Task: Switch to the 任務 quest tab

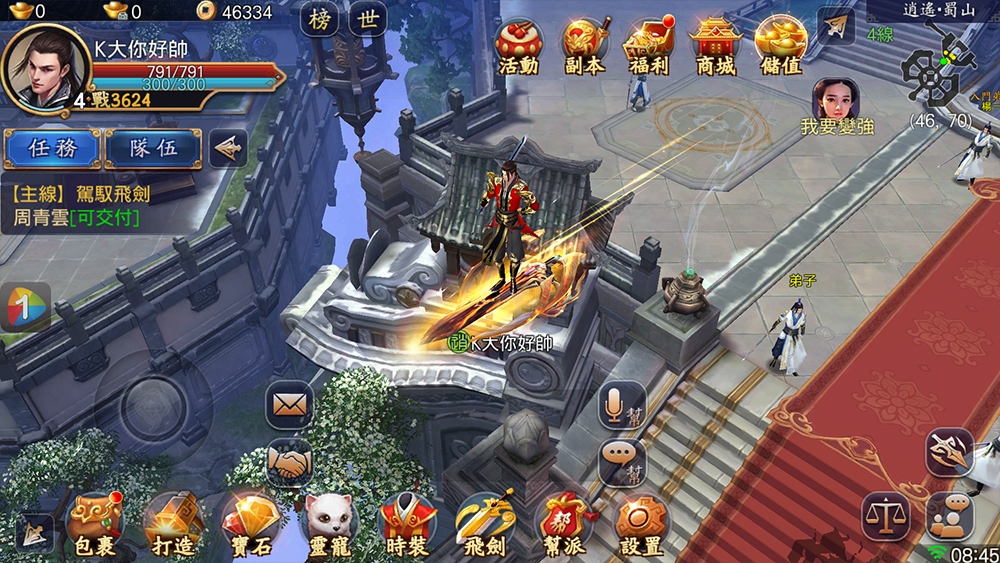Action: click(x=51, y=148)
